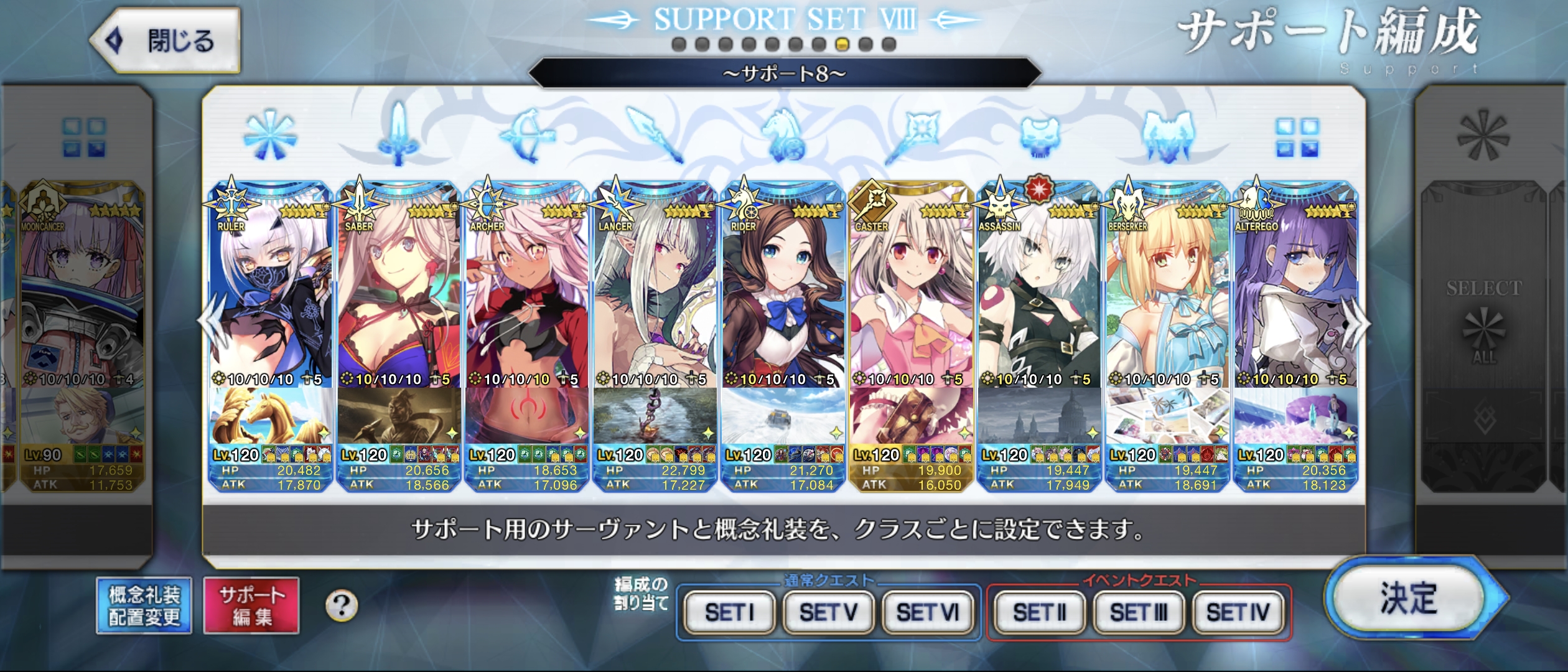Assign formation to event SET IV

1238,612
